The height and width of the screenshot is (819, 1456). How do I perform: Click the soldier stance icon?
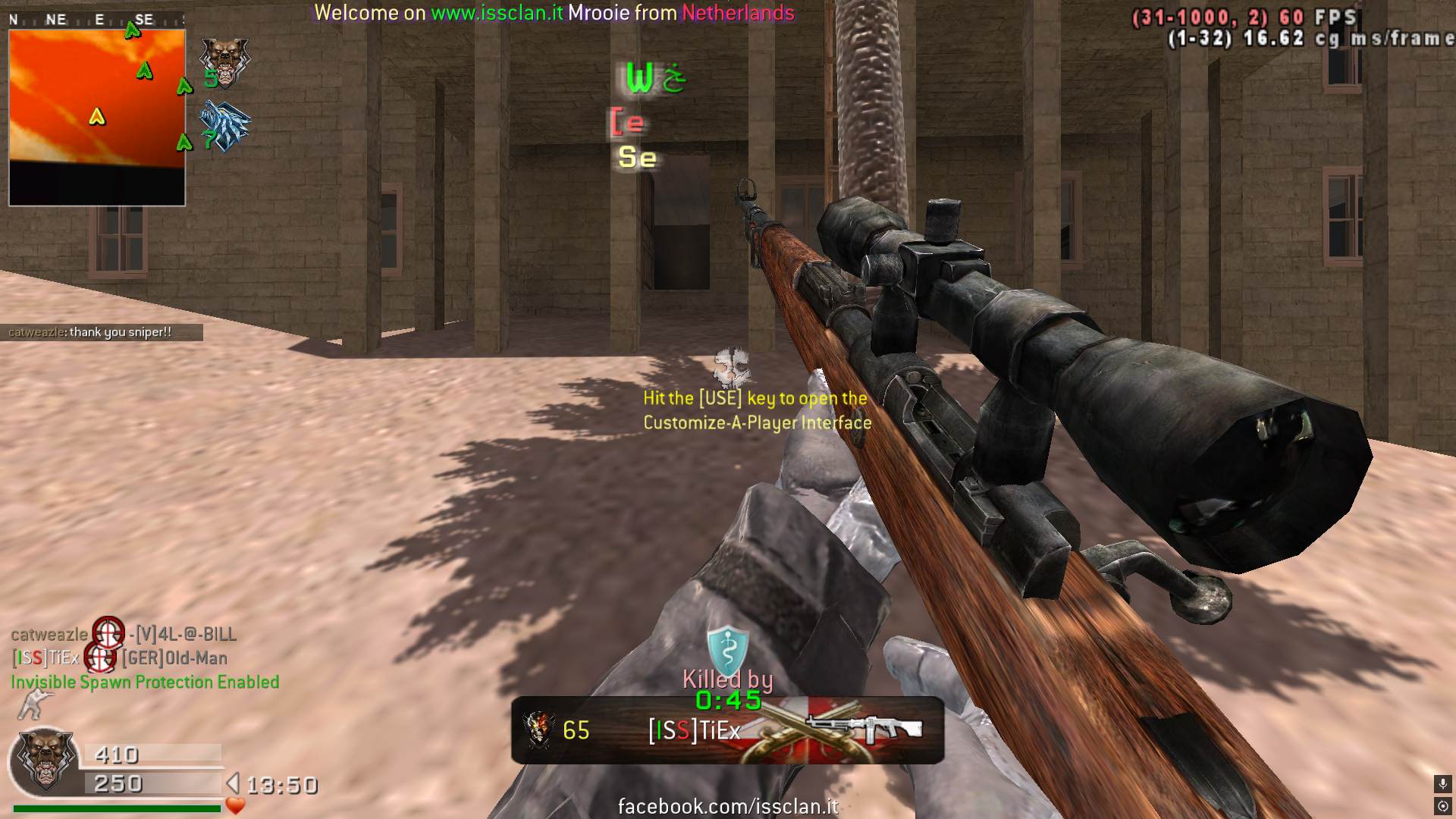pyautogui.click(x=33, y=705)
